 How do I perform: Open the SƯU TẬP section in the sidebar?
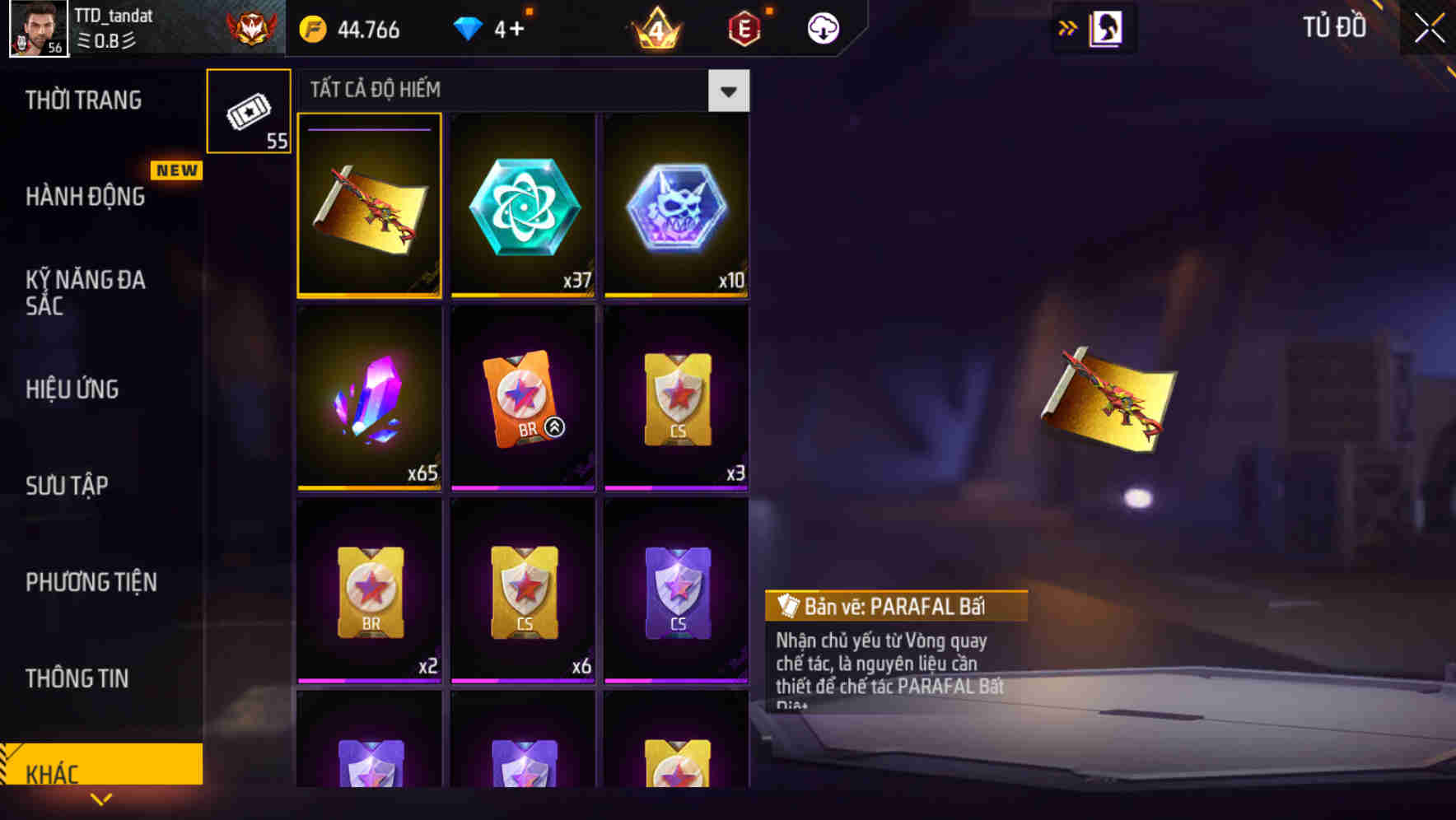pyautogui.click(x=69, y=486)
